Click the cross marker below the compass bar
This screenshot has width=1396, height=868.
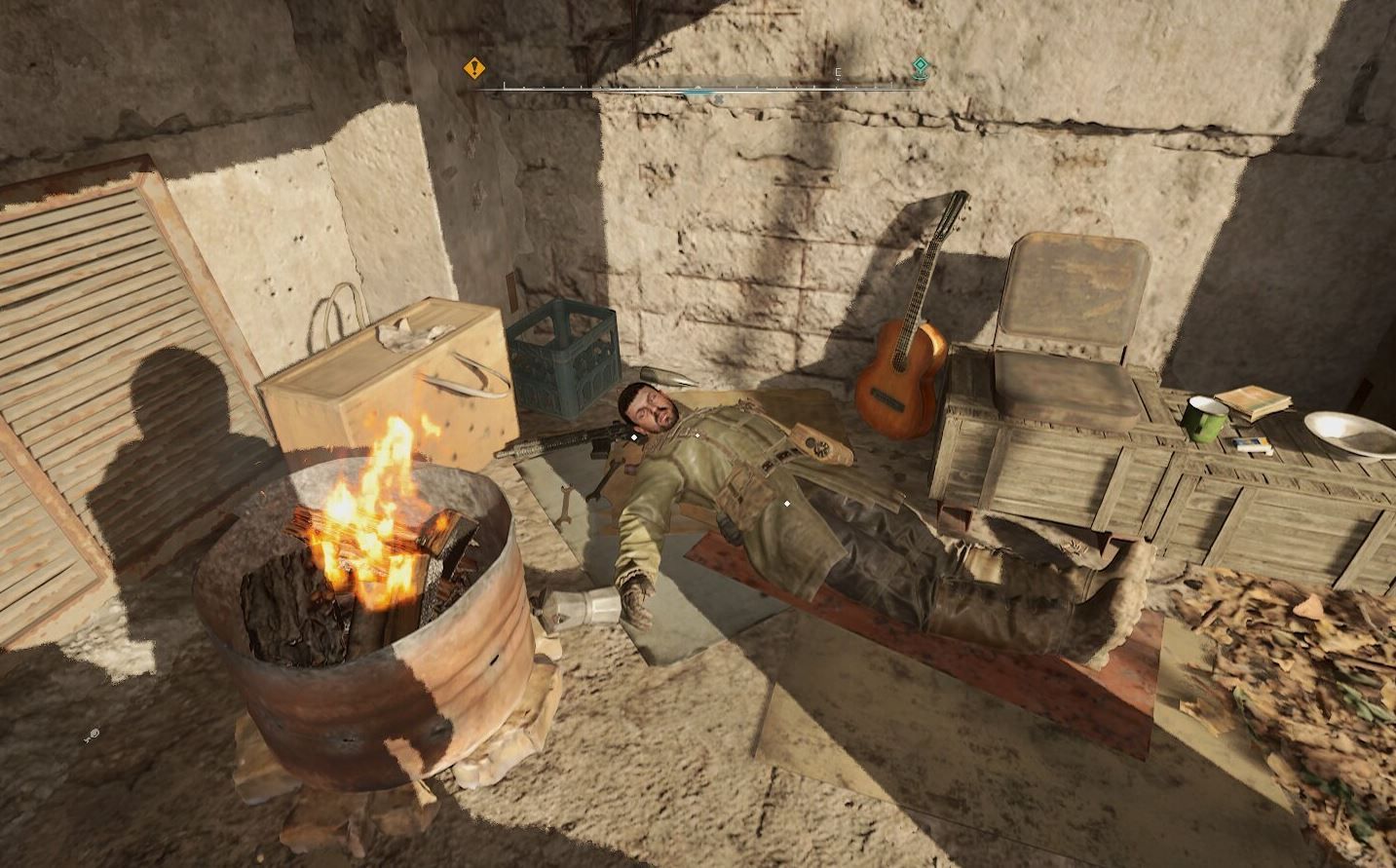pyautogui.click(x=721, y=97)
